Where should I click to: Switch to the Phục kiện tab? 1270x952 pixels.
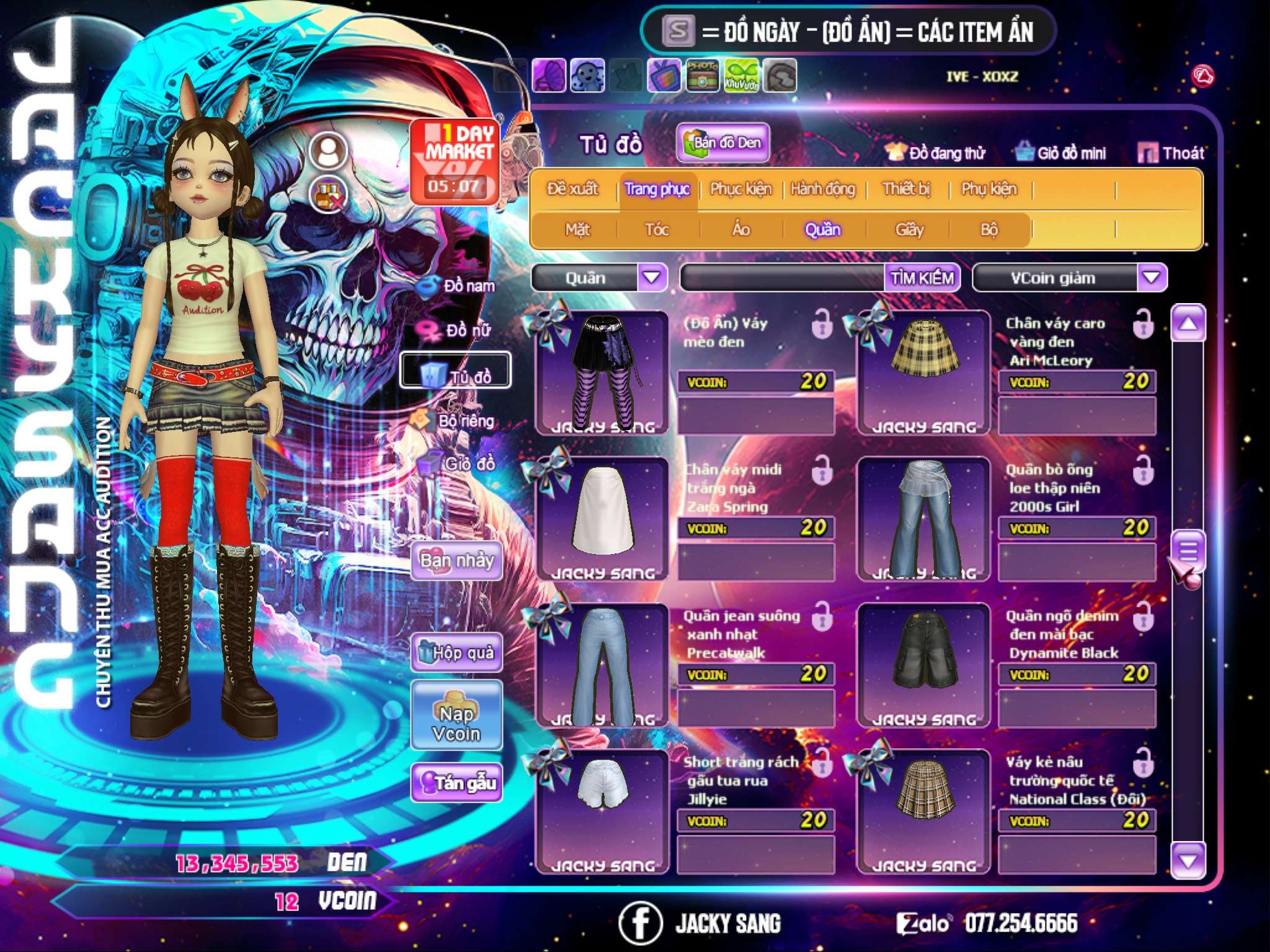tap(740, 188)
